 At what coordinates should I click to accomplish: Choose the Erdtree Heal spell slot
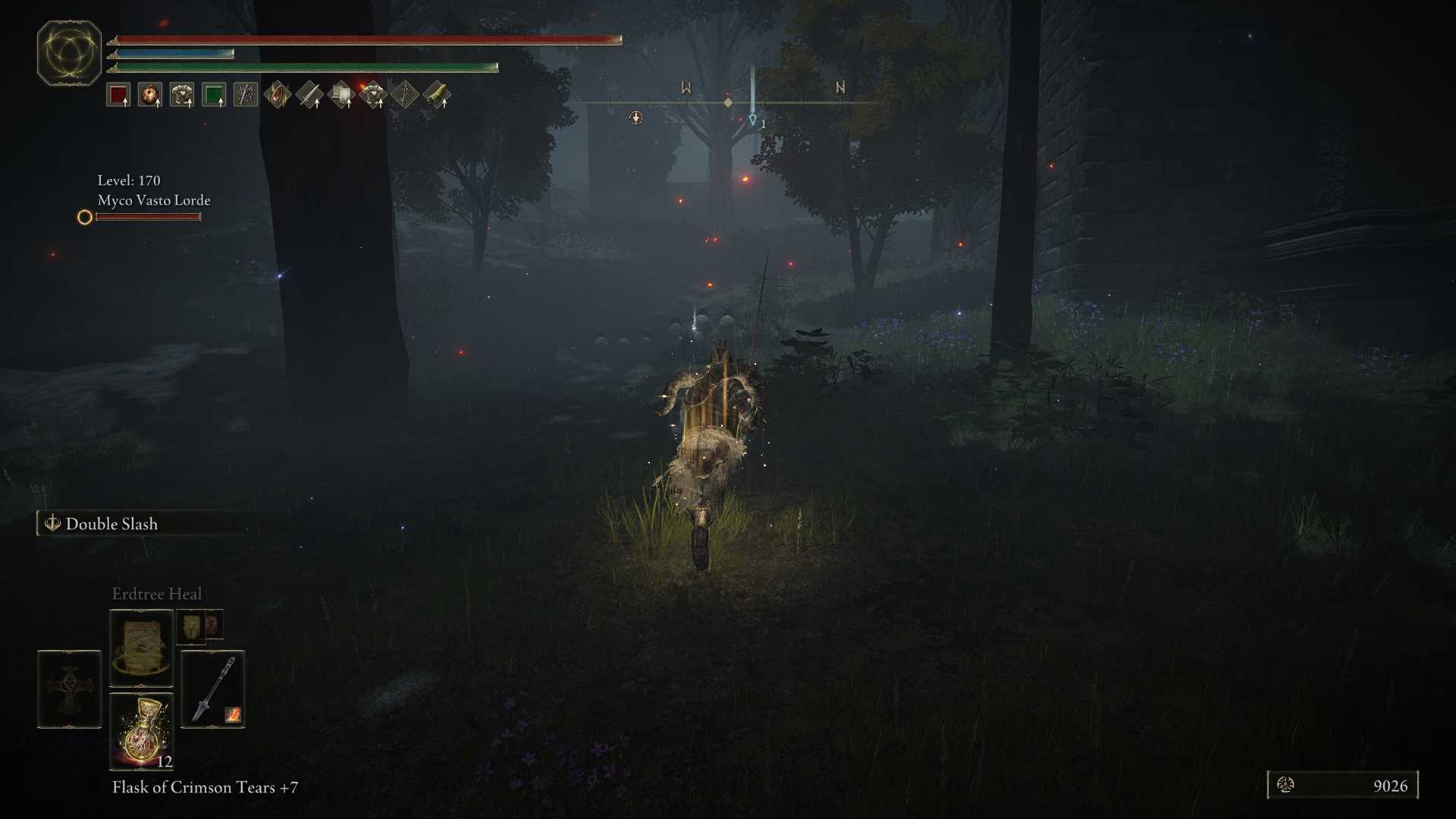(x=142, y=648)
